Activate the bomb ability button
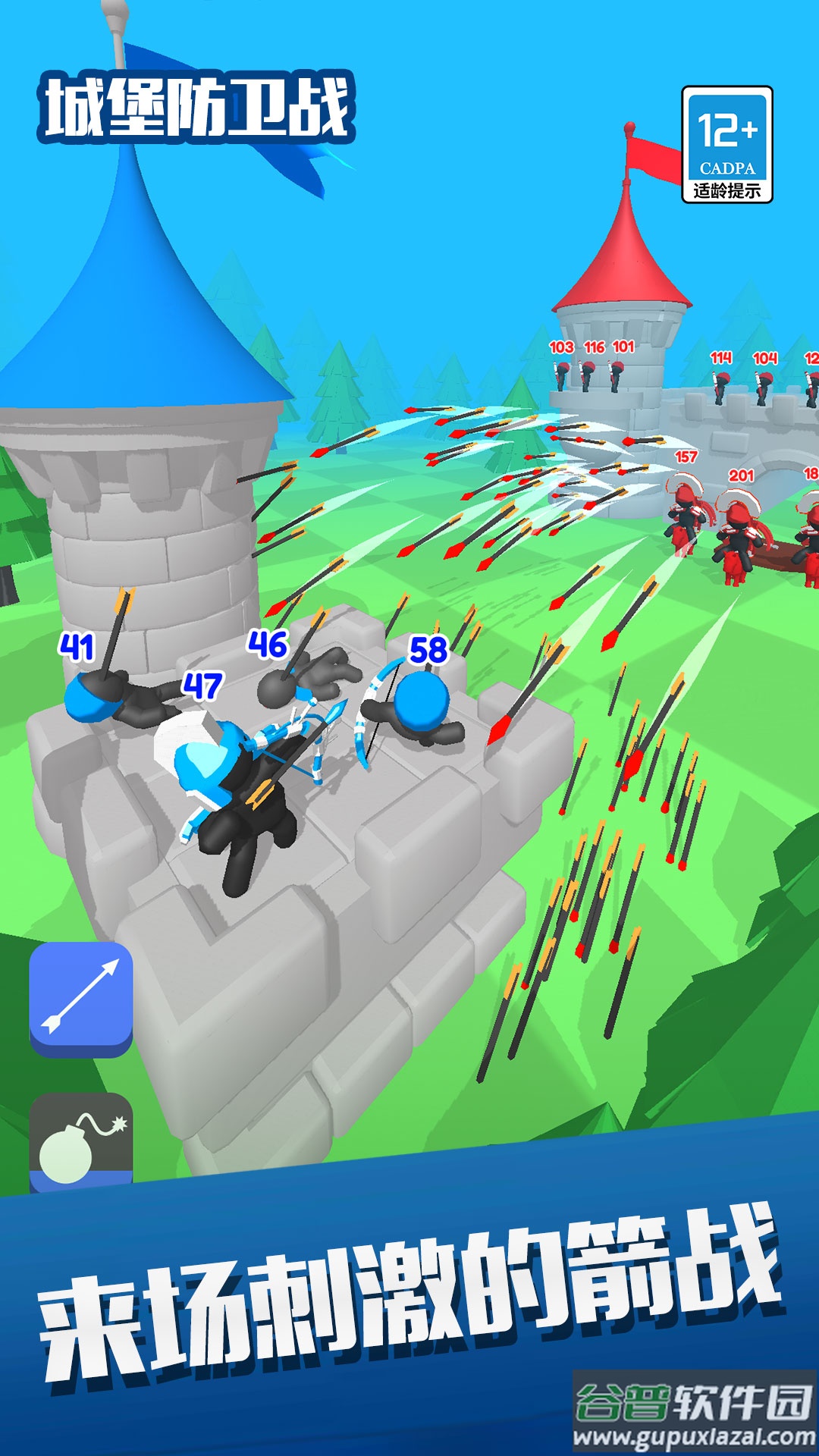Viewport: 819px width, 1456px height. tap(81, 1143)
